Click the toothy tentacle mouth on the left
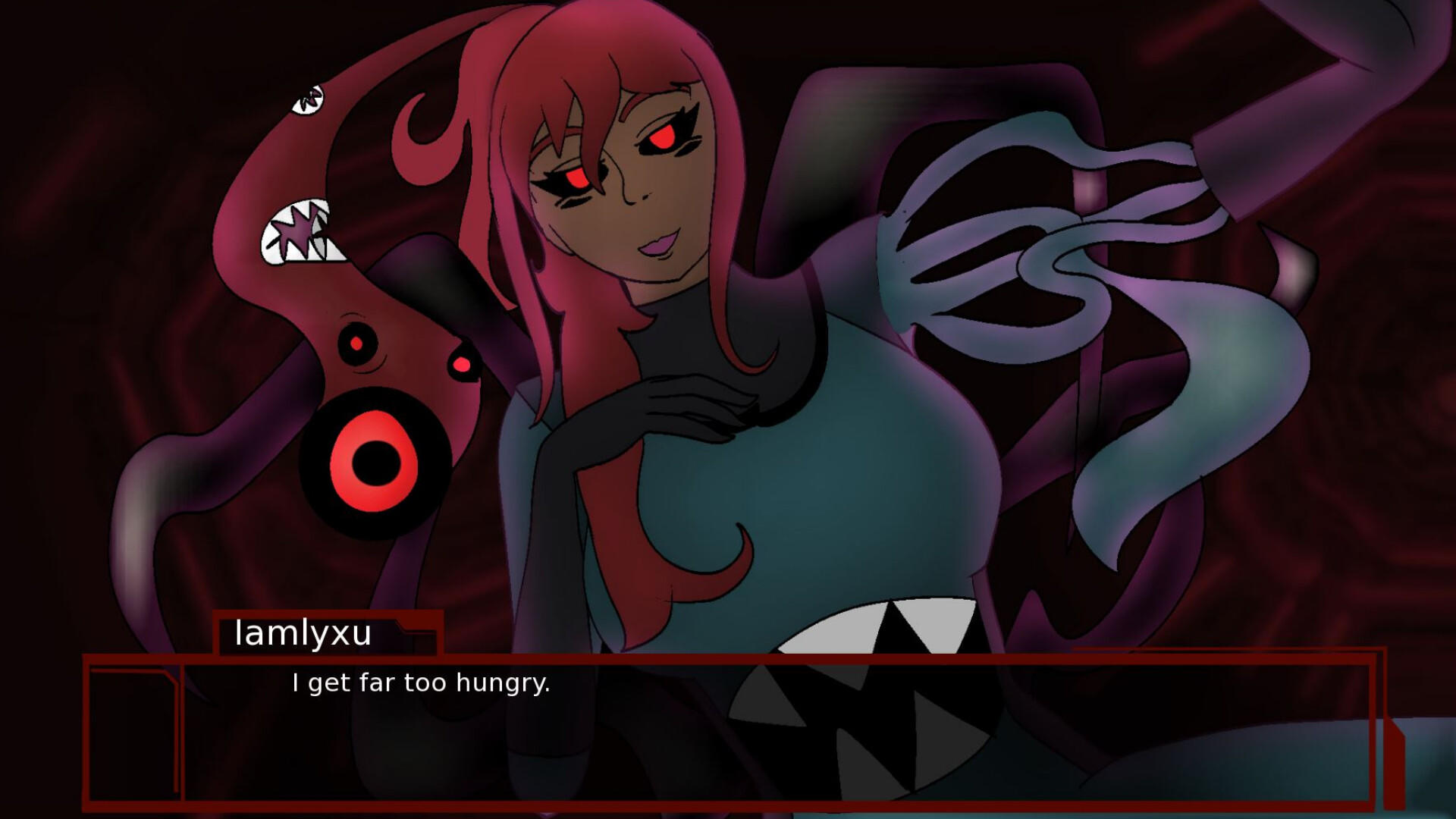The image size is (1456, 819). point(300,227)
